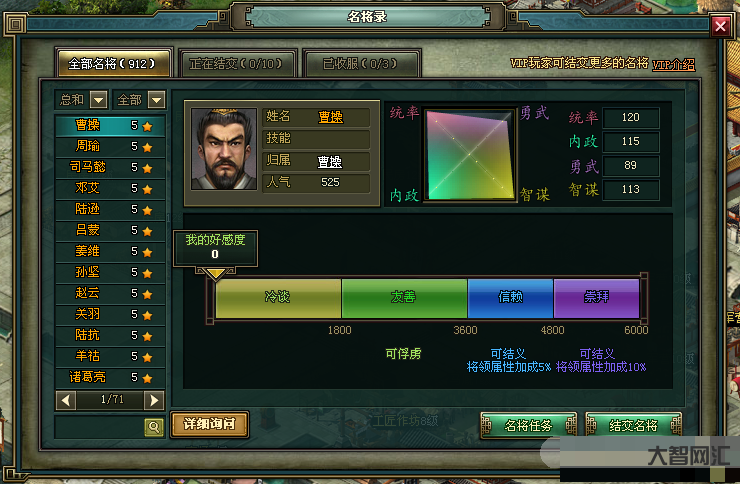Select 赵云 in the list
The height and width of the screenshot is (484, 740).
click(x=88, y=293)
